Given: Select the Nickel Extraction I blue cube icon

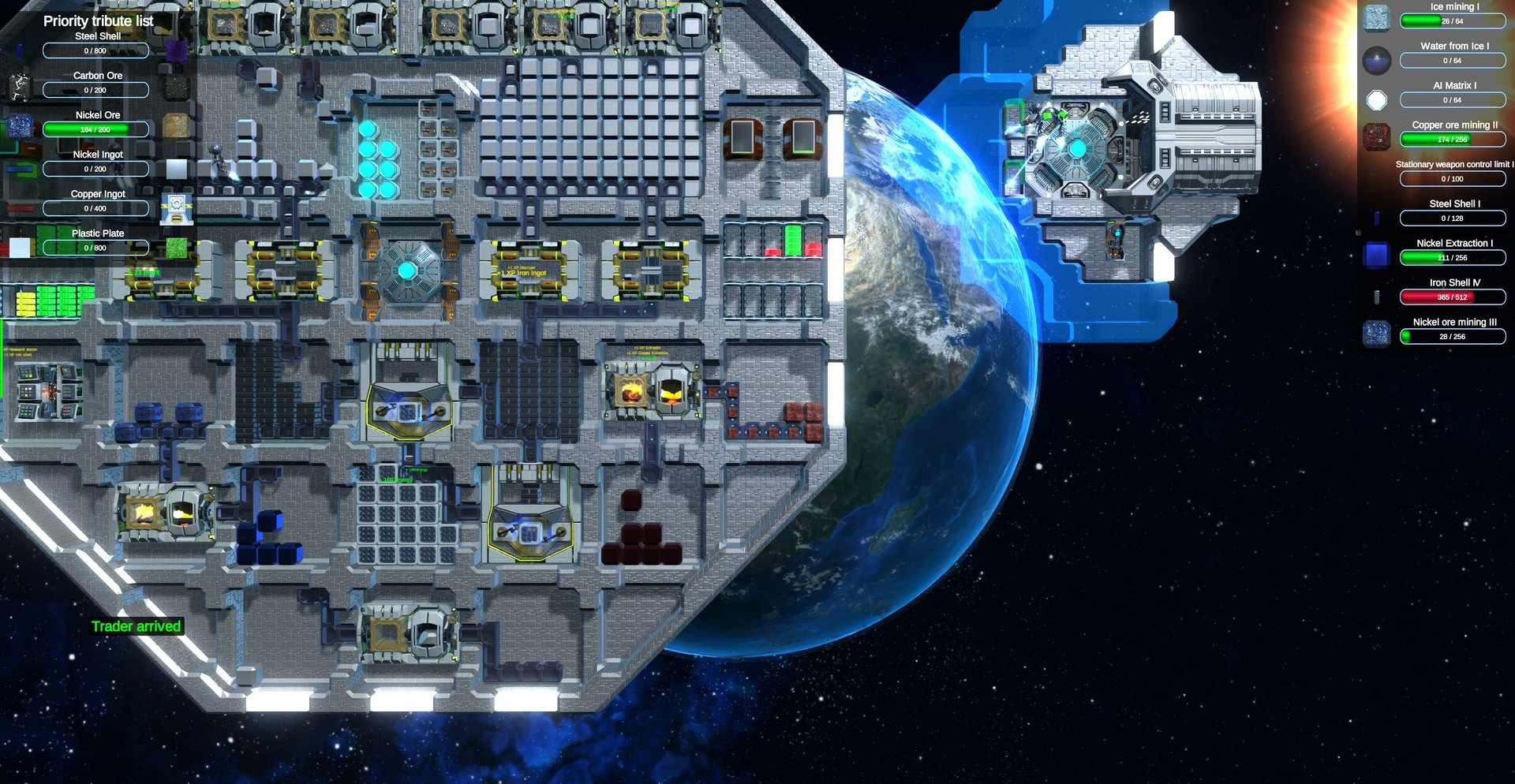Looking at the screenshot, I should tap(1377, 255).
